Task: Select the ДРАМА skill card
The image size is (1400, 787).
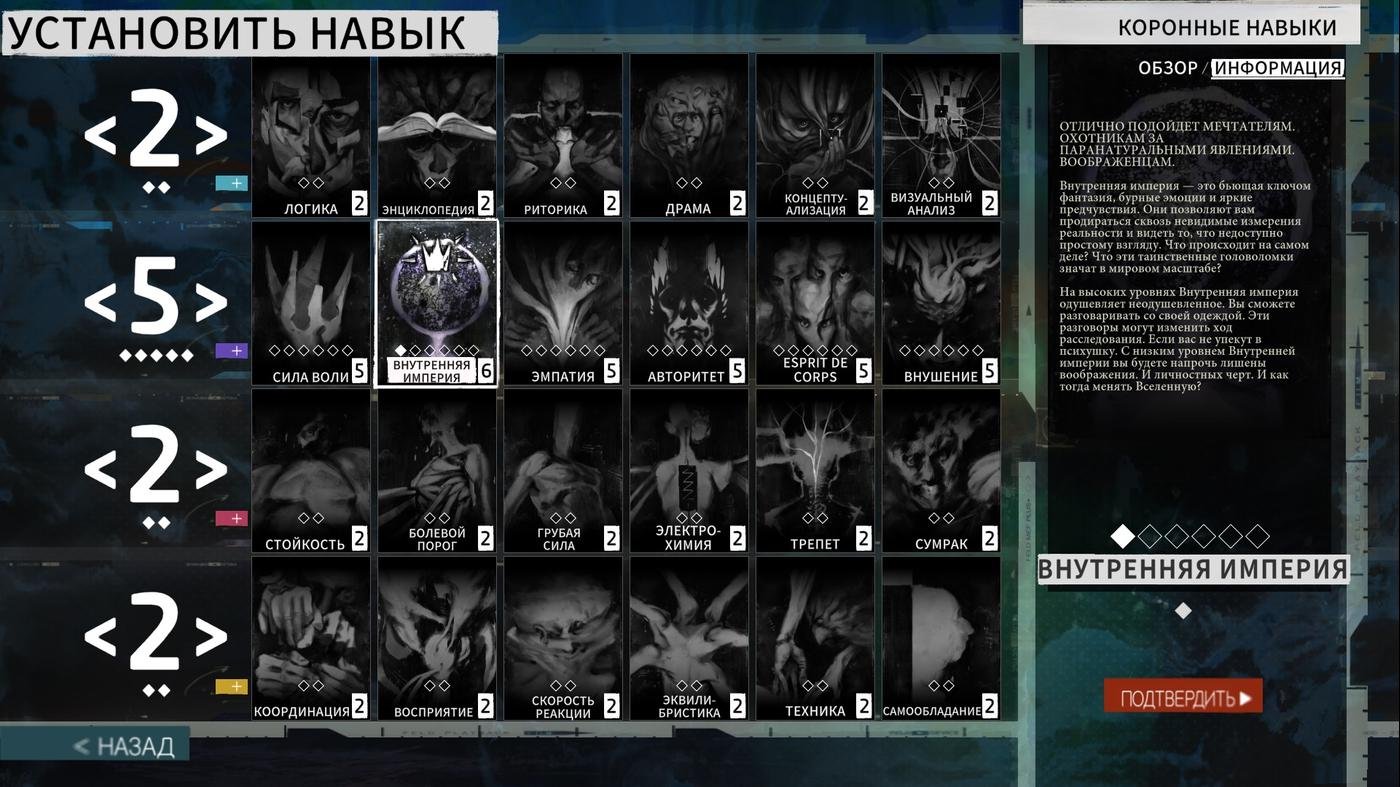Action: coord(688,135)
